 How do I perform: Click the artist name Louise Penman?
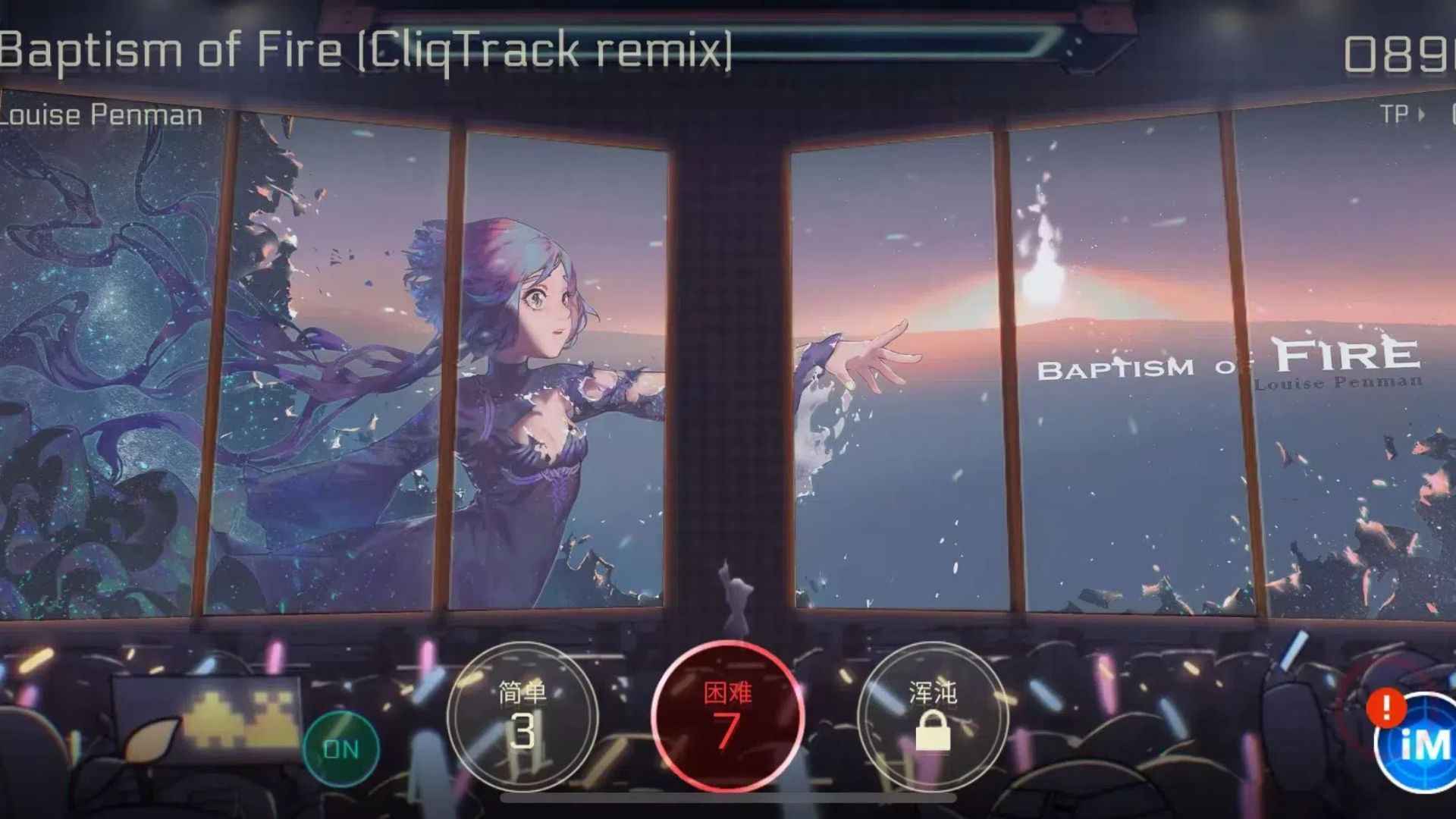tap(99, 115)
